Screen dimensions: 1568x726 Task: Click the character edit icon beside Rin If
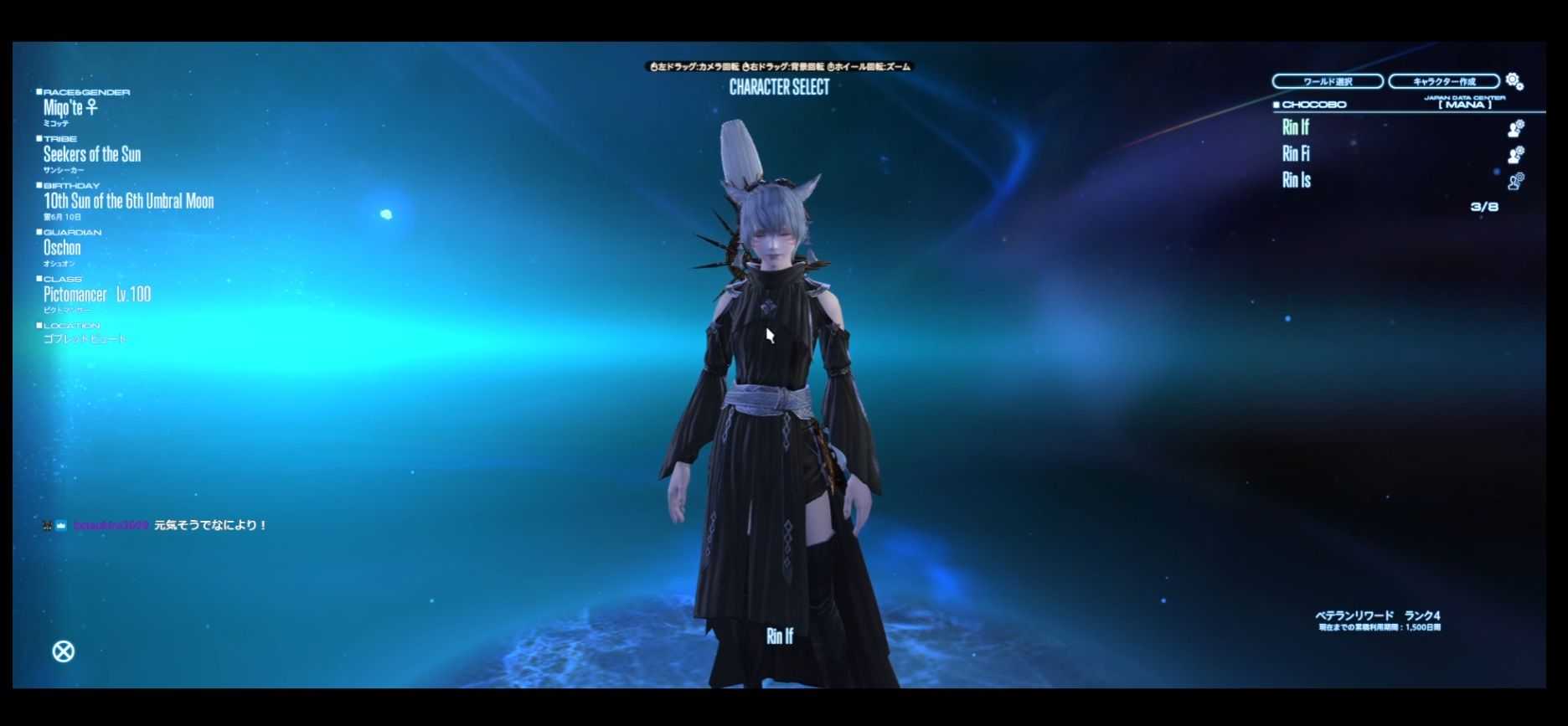pyautogui.click(x=1514, y=130)
